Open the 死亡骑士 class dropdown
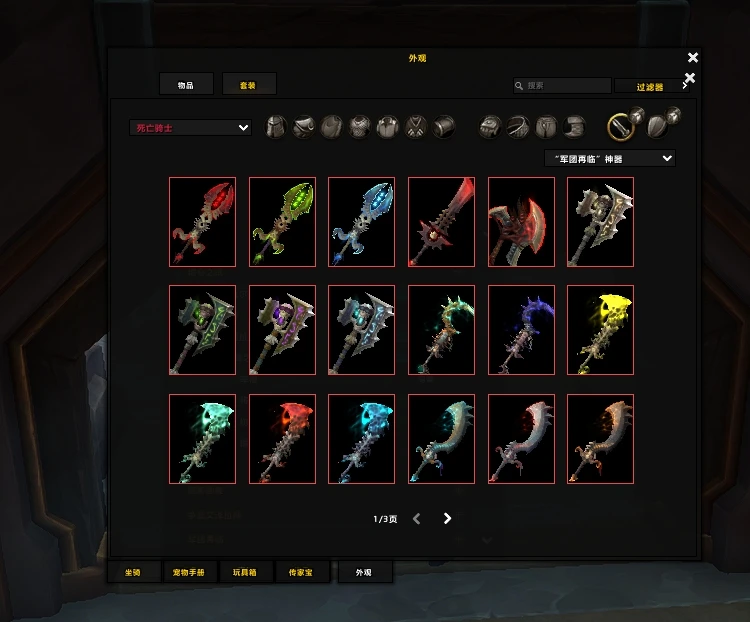The width and height of the screenshot is (750, 622). [x=190, y=128]
